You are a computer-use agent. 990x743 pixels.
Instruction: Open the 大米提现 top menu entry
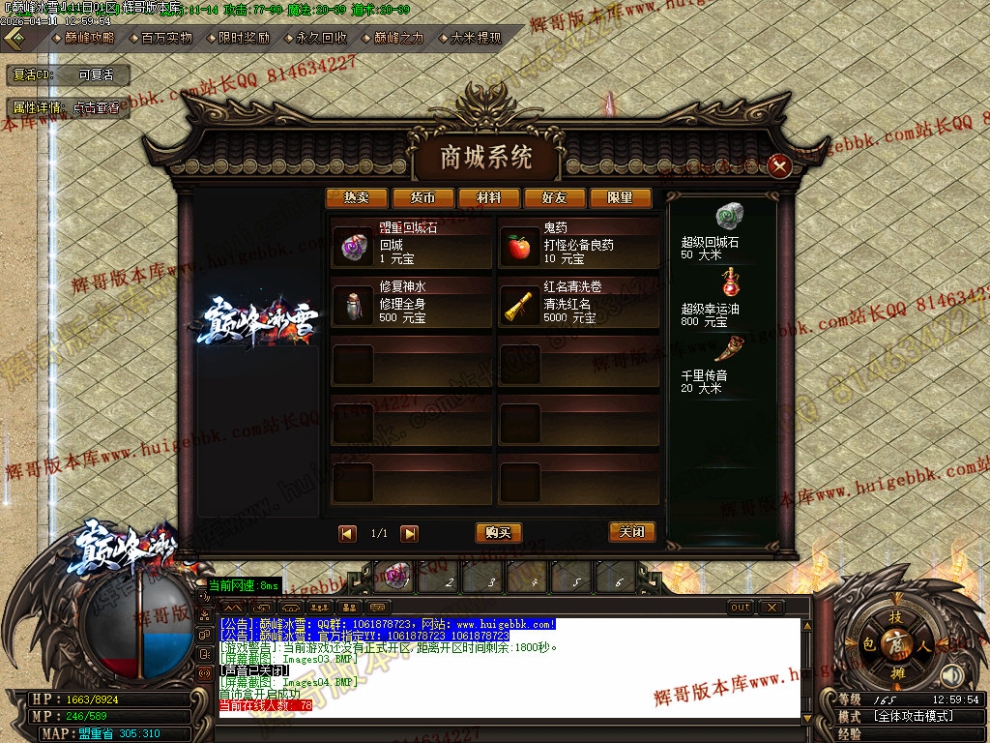472,38
